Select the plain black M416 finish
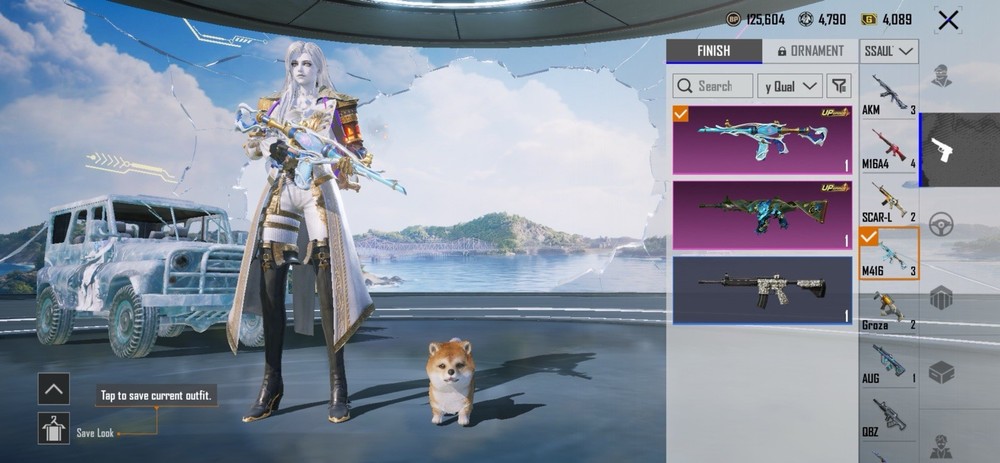This screenshot has width=1000, height=463. [762, 289]
